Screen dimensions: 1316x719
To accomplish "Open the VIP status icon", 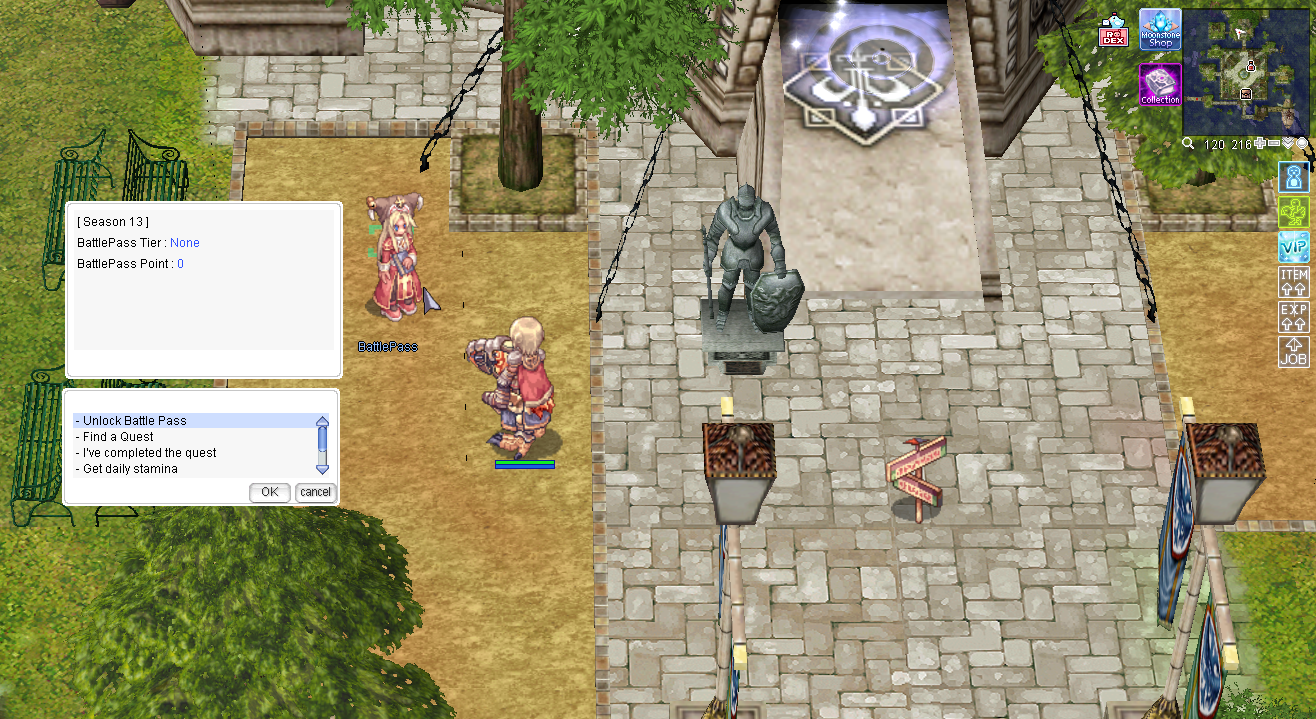I will tap(1293, 246).
